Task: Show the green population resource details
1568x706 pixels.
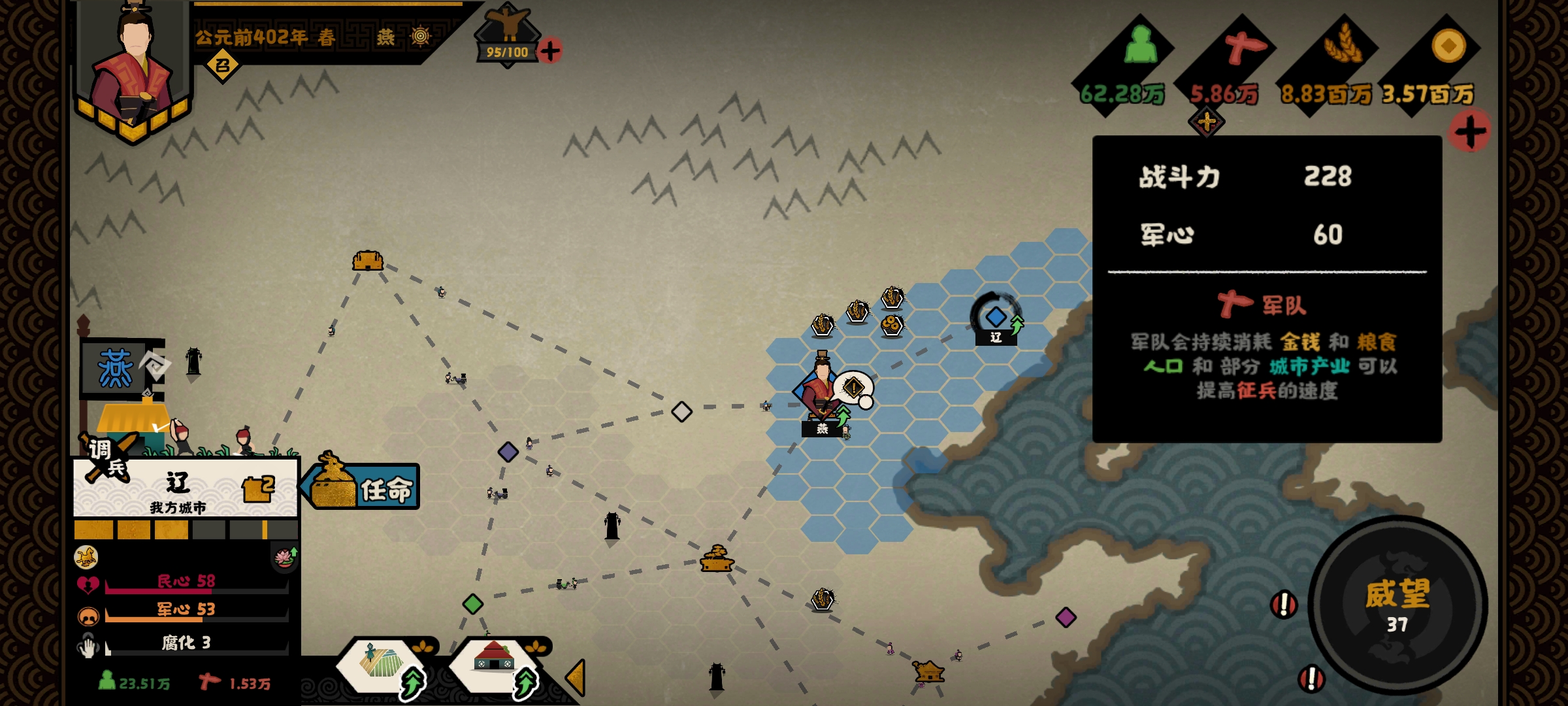Action: pyautogui.click(x=1140, y=46)
